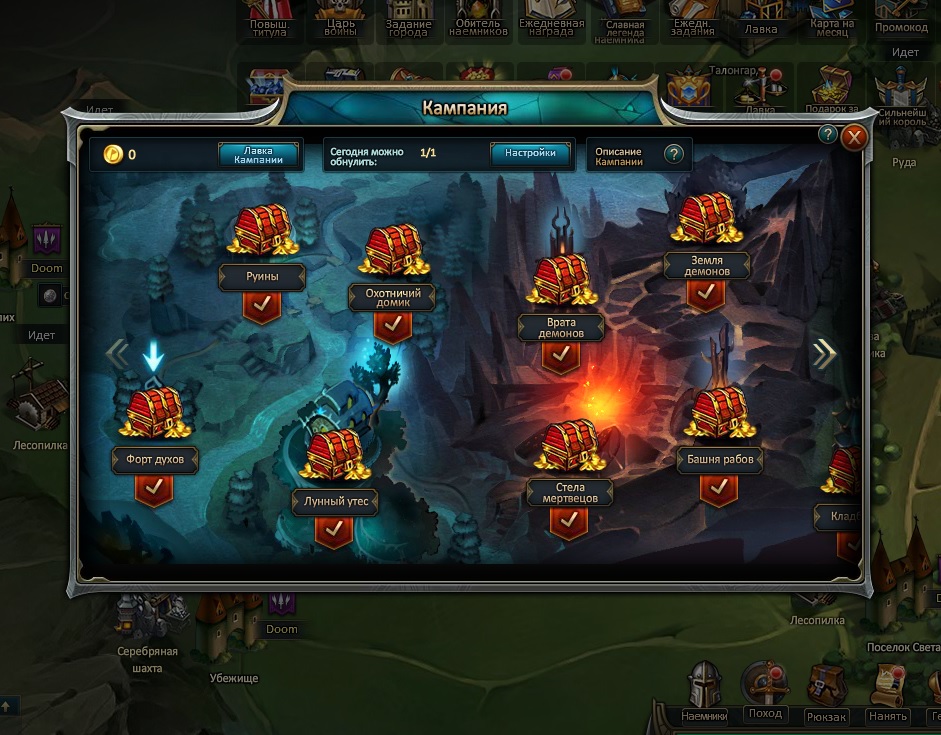Image resolution: width=941 pixels, height=735 pixels.
Task: Open the Лавка Кампании shop
Action: [258, 154]
